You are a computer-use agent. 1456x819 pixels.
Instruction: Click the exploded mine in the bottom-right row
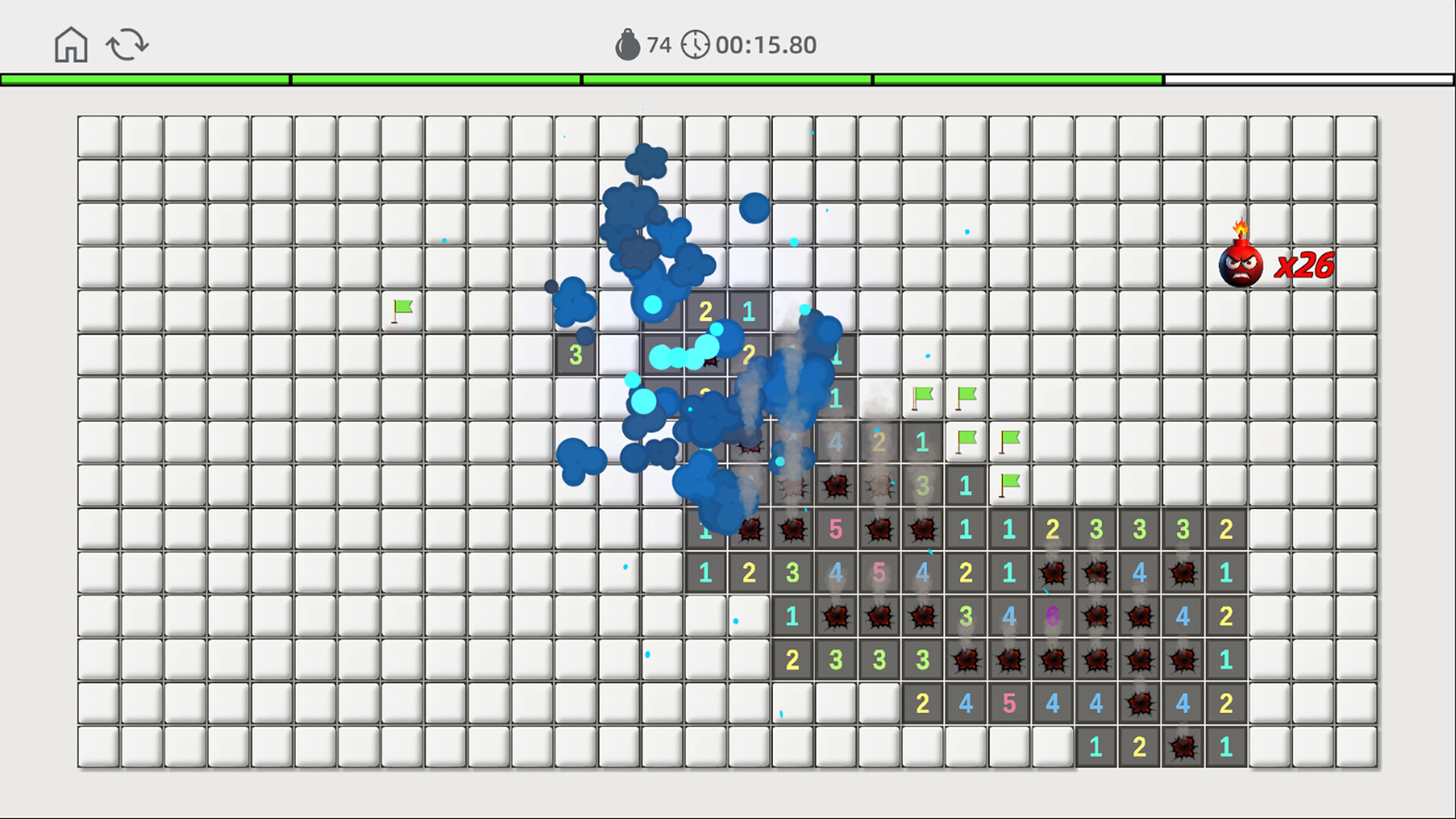pos(1181,745)
